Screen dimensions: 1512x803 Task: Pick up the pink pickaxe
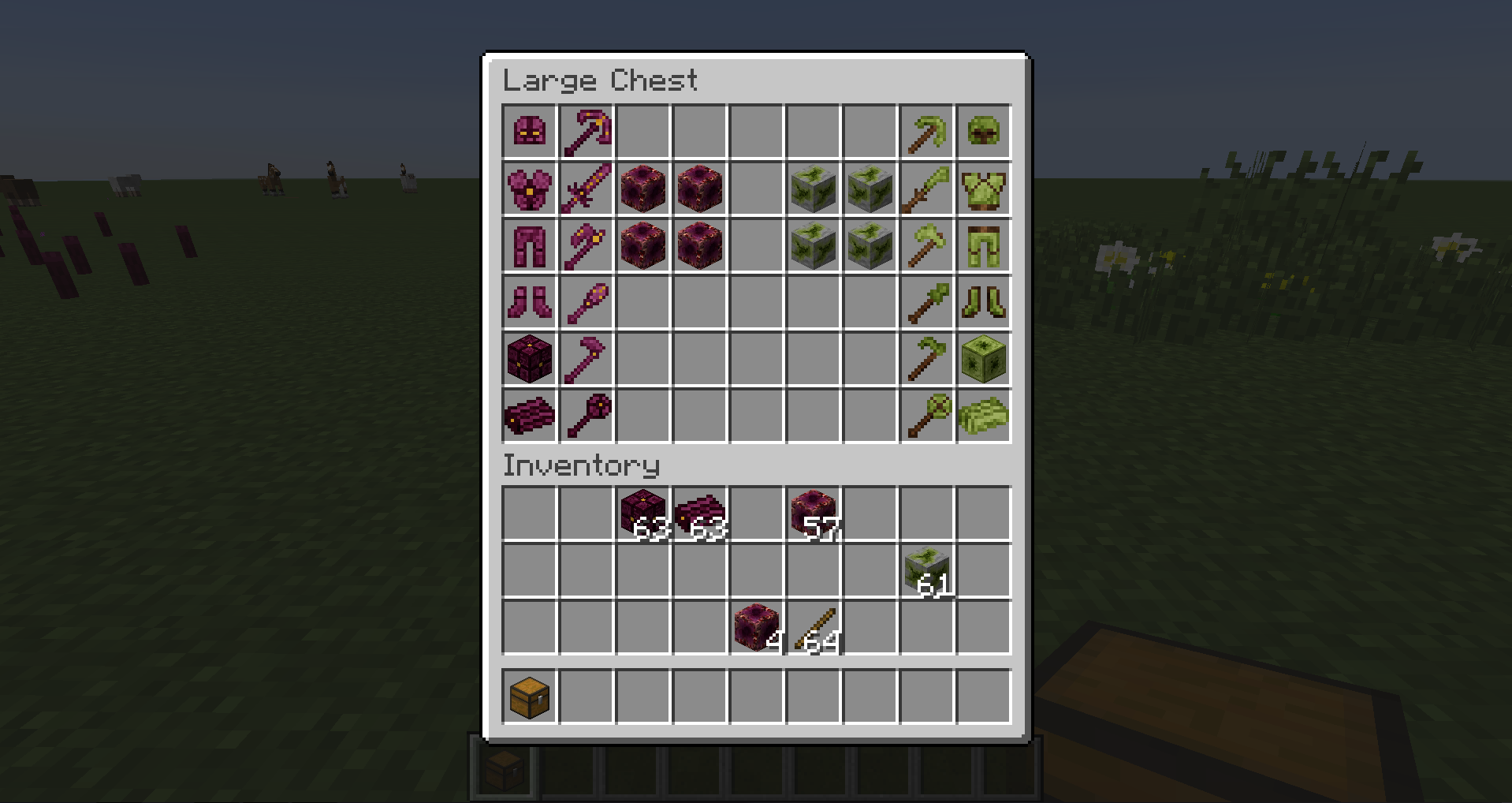[x=587, y=133]
